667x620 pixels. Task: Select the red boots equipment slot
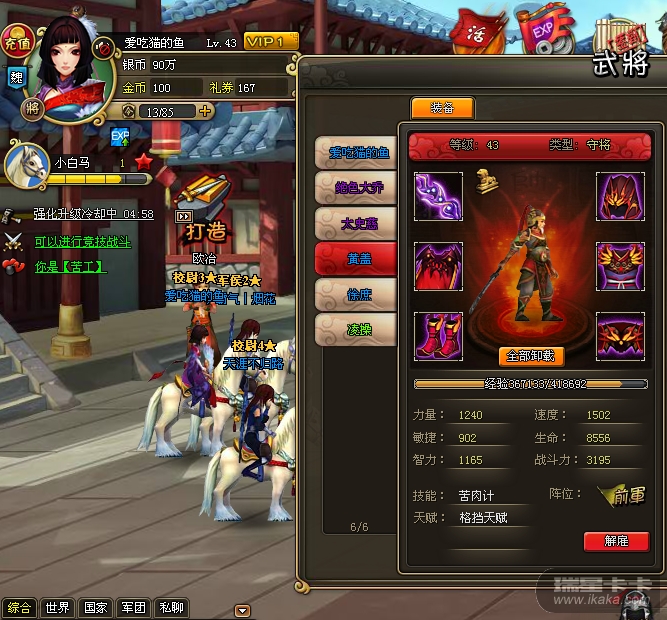click(439, 336)
